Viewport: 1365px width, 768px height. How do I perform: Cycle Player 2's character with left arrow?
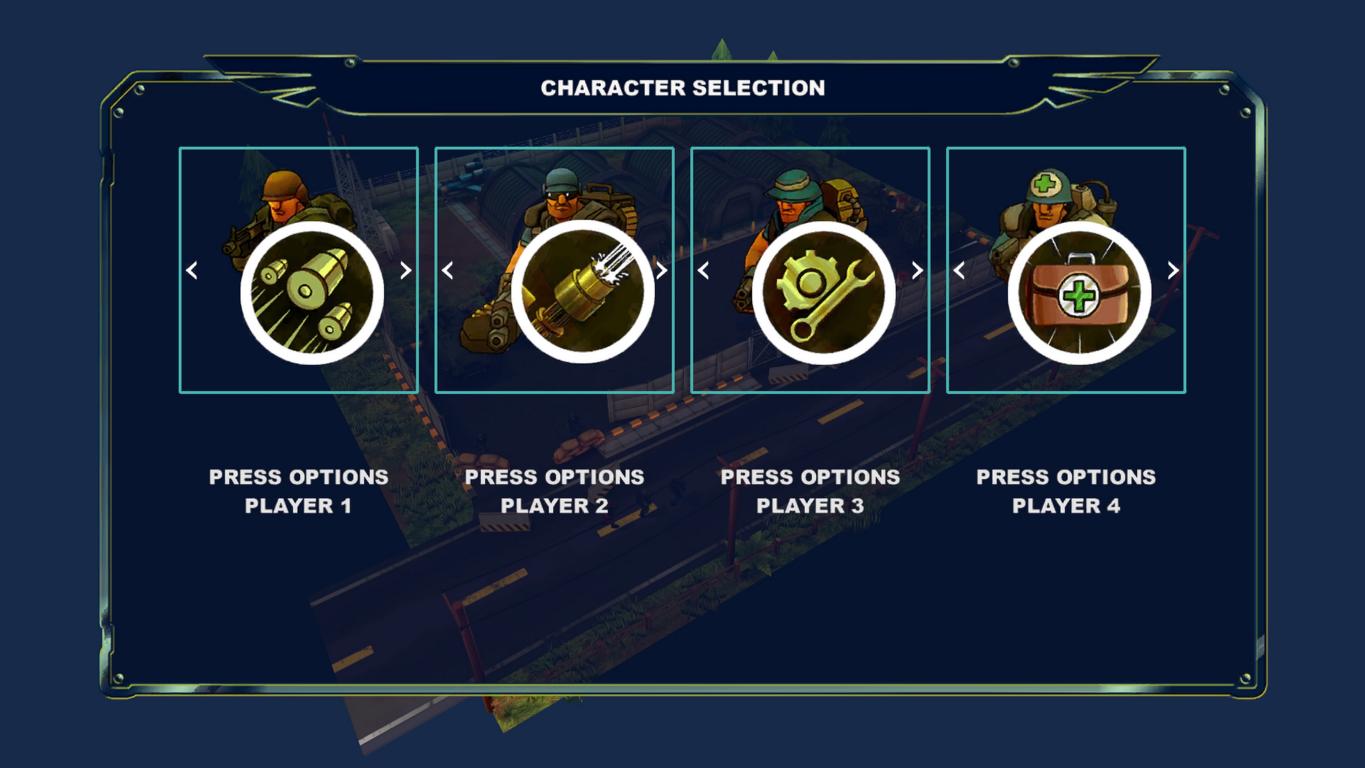tap(448, 270)
